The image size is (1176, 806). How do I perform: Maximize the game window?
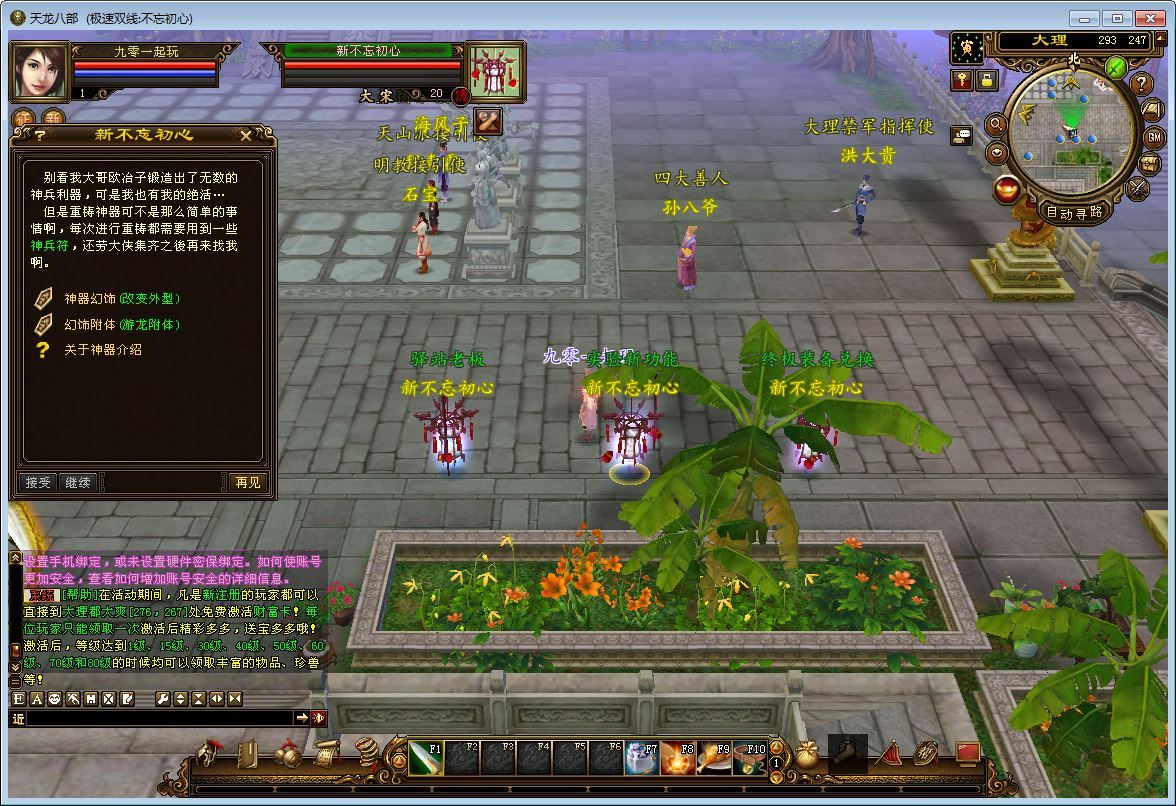click(1117, 18)
